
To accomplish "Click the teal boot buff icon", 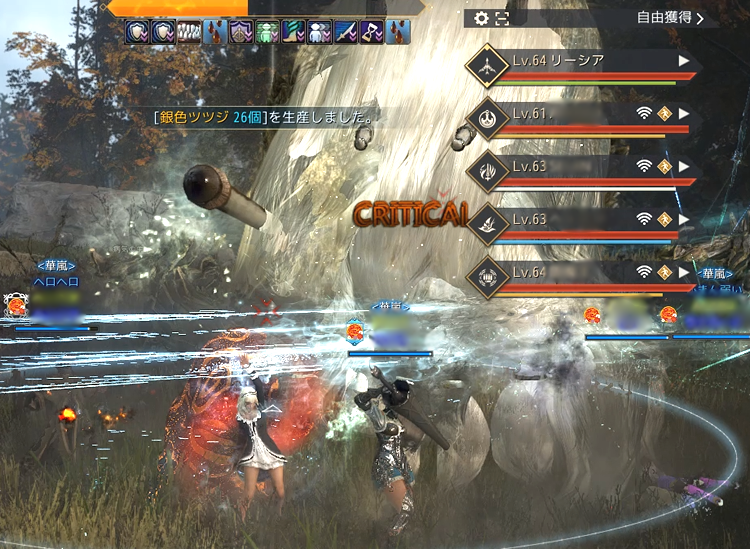I will click(293, 32).
